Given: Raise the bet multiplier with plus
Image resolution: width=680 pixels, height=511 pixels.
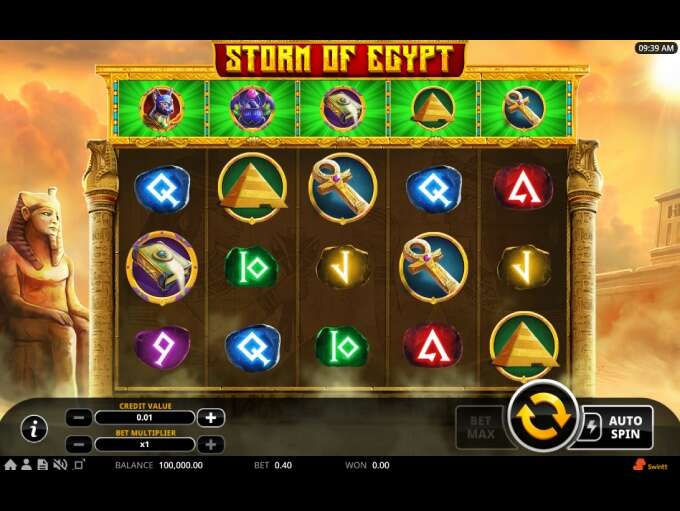Looking at the screenshot, I should pos(210,444).
